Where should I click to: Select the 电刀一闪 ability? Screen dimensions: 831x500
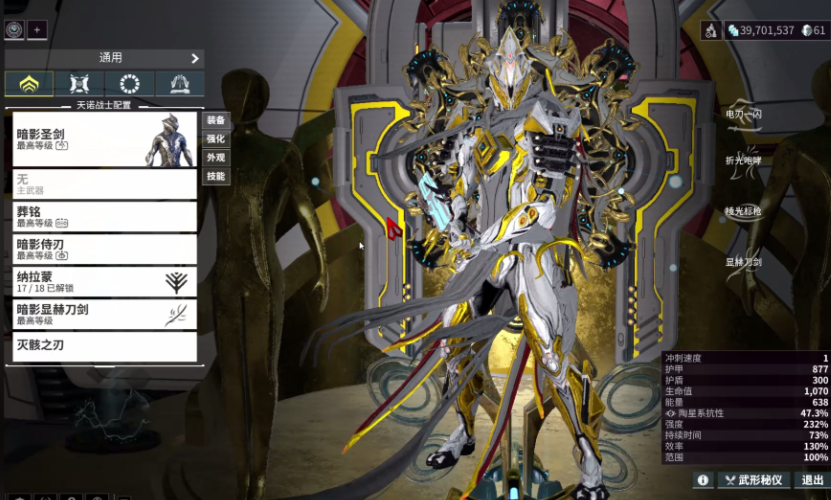744,114
